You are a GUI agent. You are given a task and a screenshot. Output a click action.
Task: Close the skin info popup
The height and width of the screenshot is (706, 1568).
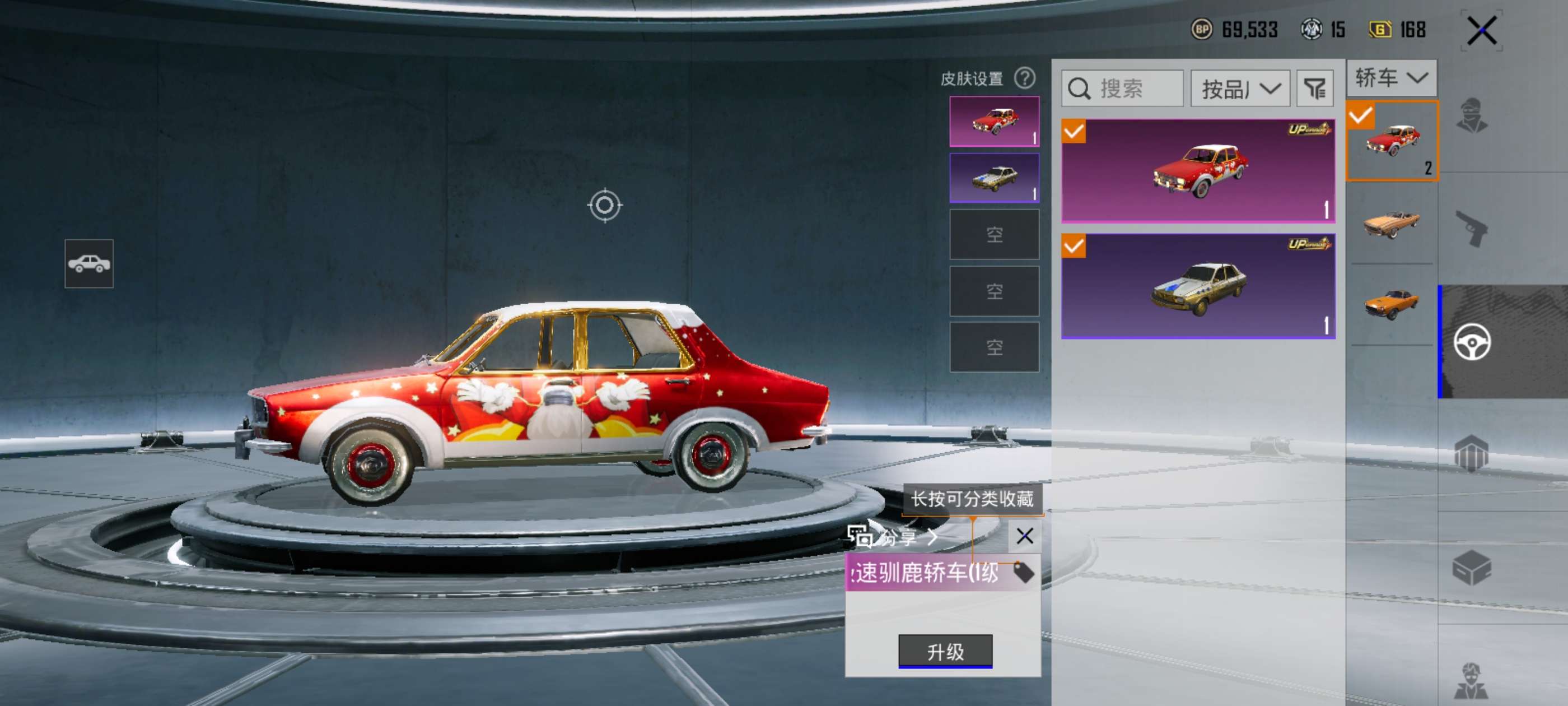click(1024, 536)
